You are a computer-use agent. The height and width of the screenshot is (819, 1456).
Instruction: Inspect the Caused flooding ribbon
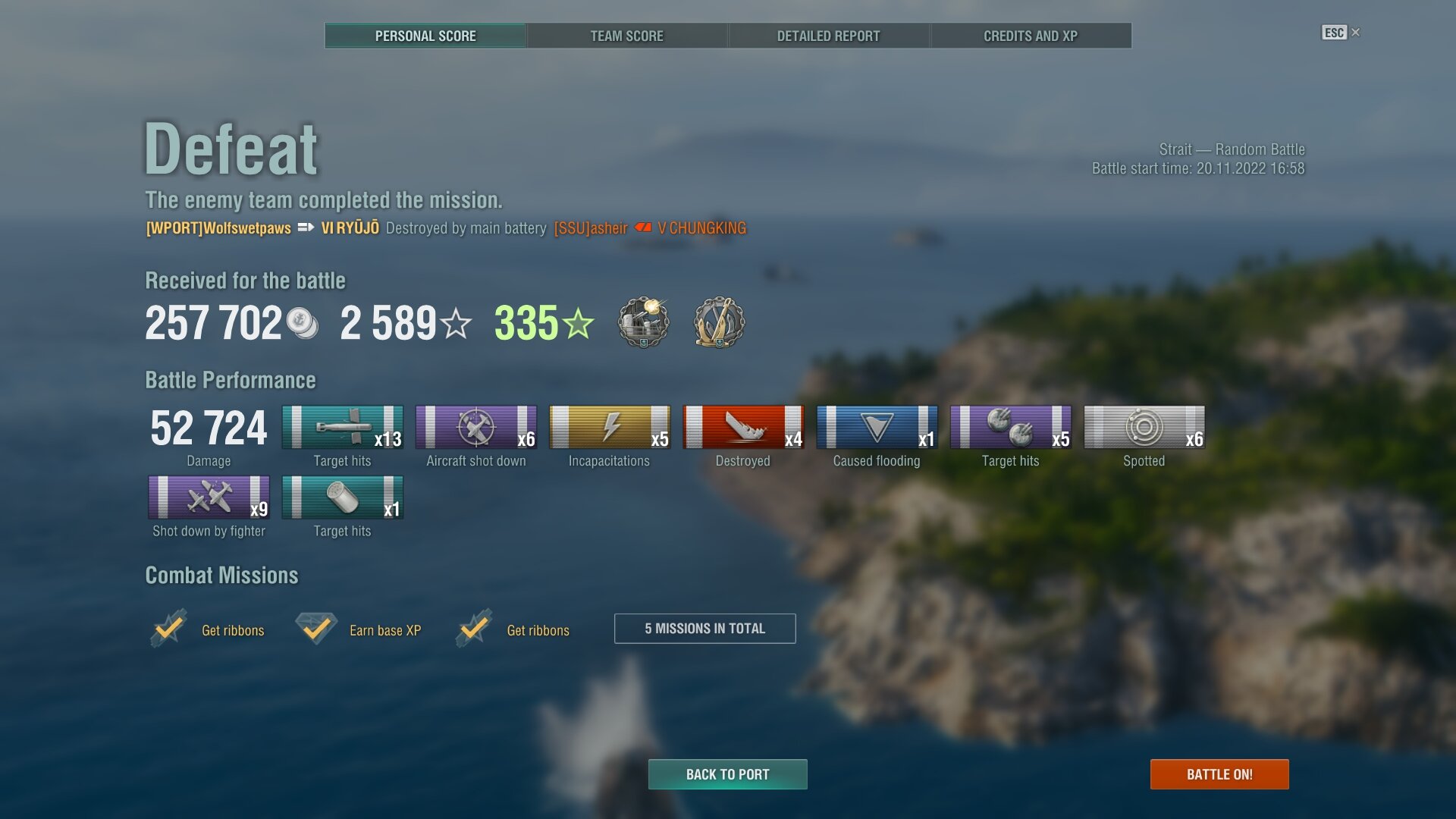point(877,428)
